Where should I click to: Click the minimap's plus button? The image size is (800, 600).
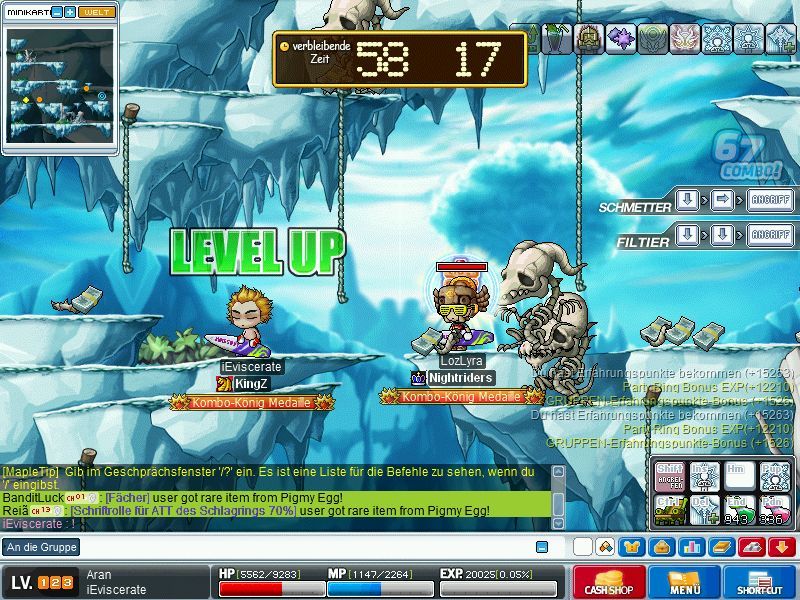pos(70,12)
